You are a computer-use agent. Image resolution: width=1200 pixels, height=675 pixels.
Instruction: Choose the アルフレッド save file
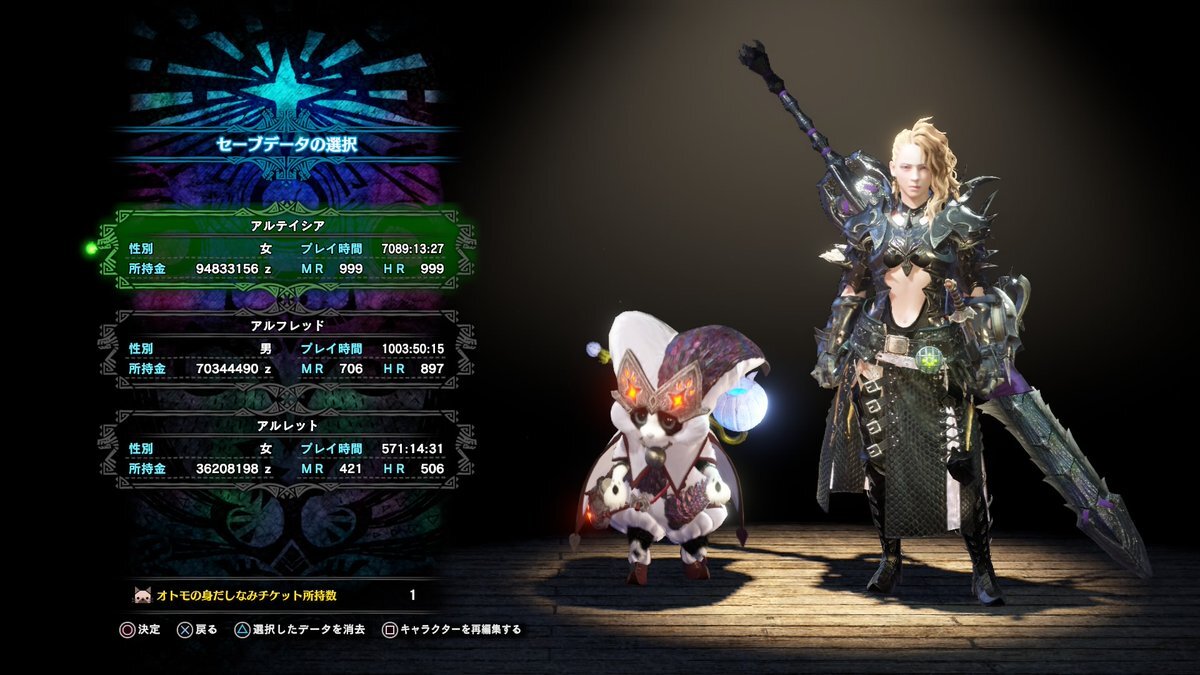pos(286,346)
